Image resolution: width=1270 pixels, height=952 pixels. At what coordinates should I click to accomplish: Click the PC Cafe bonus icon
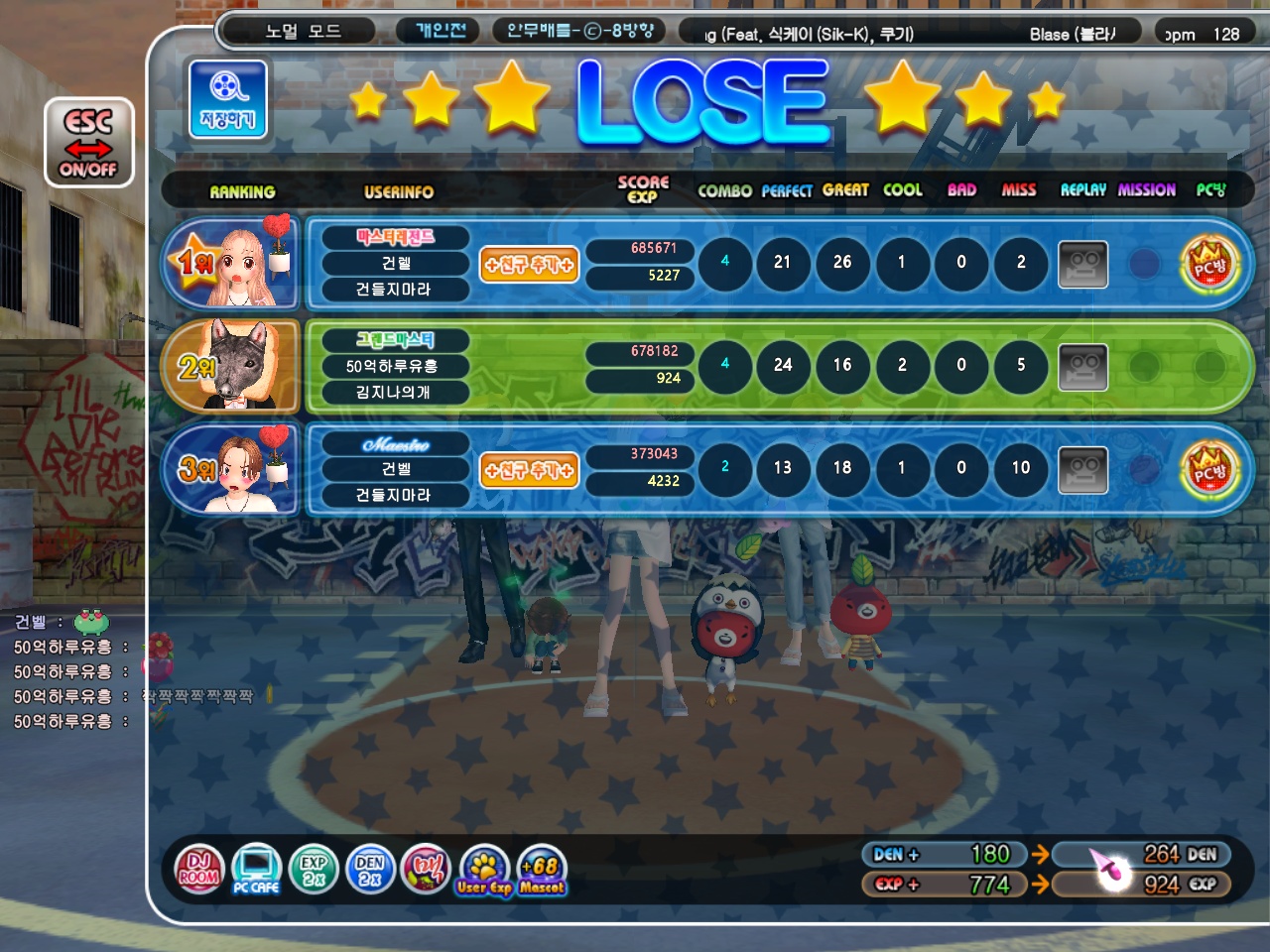(x=256, y=870)
